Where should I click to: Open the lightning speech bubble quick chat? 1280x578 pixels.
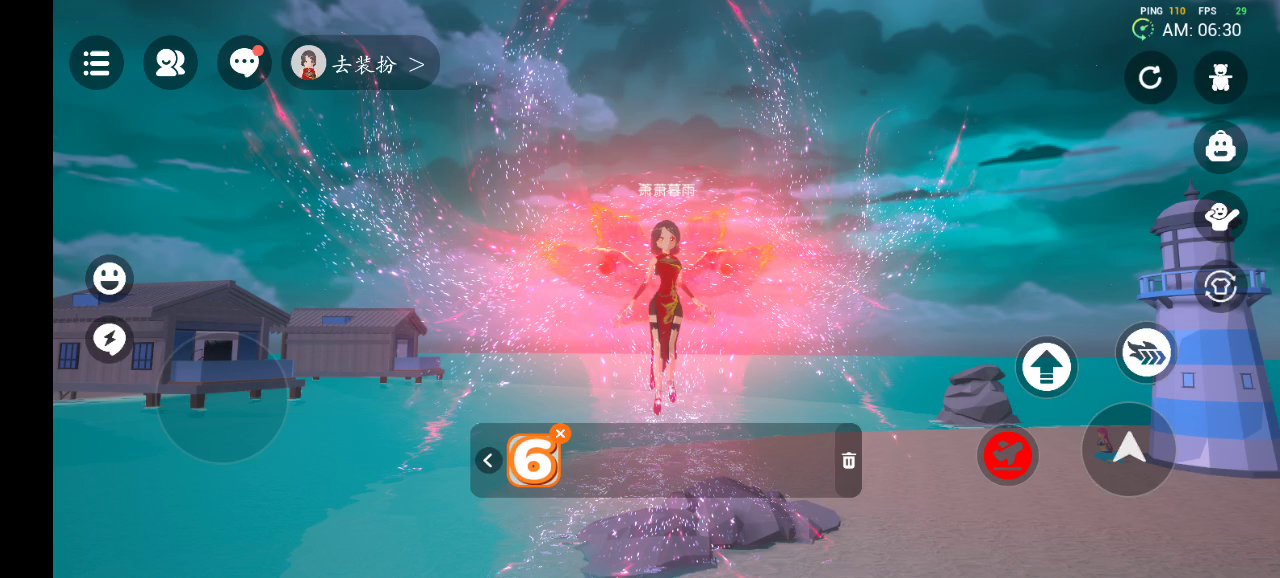click(x=109, y=340)
